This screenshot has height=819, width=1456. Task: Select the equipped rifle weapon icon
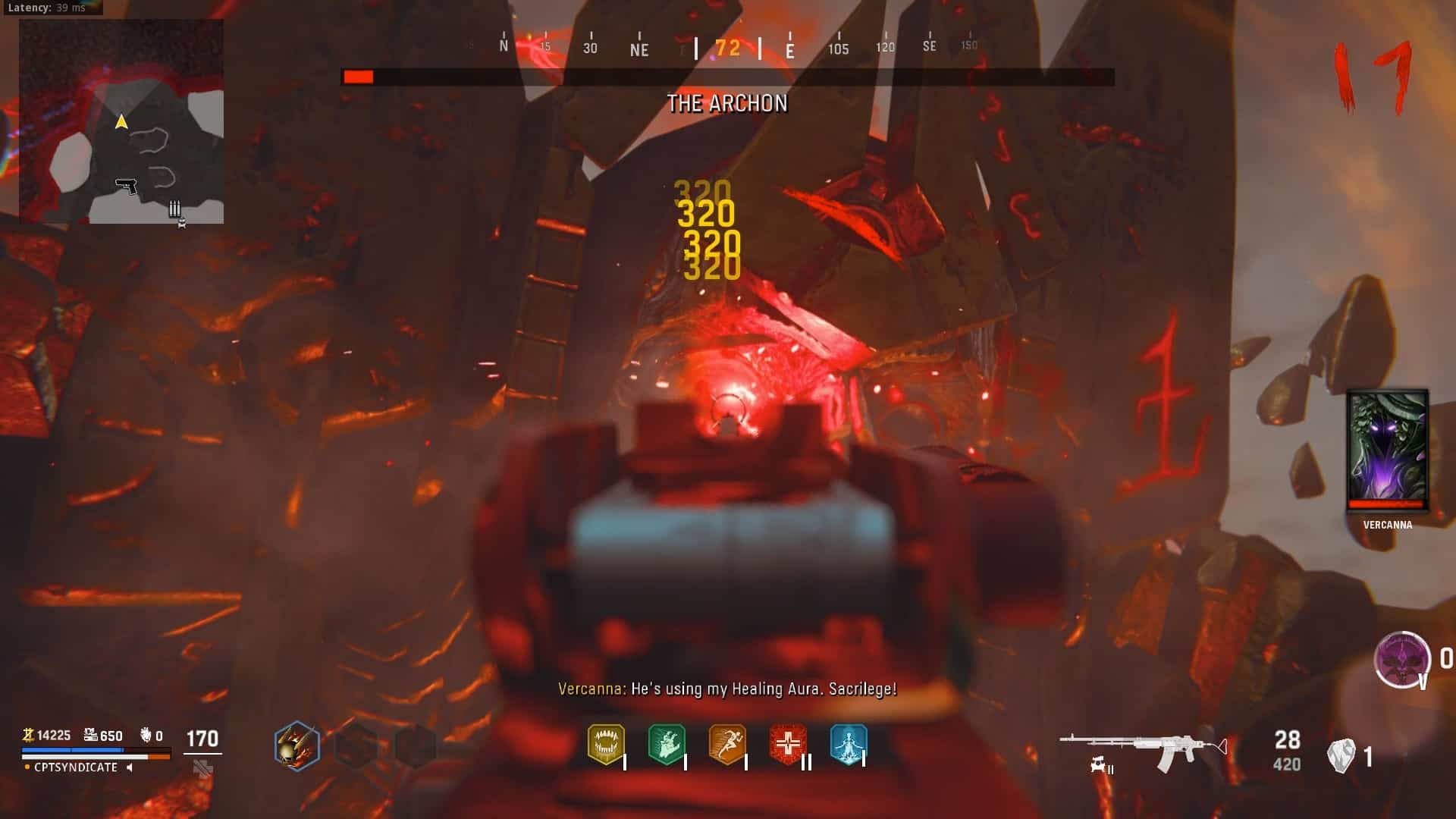coord(1143,748)
